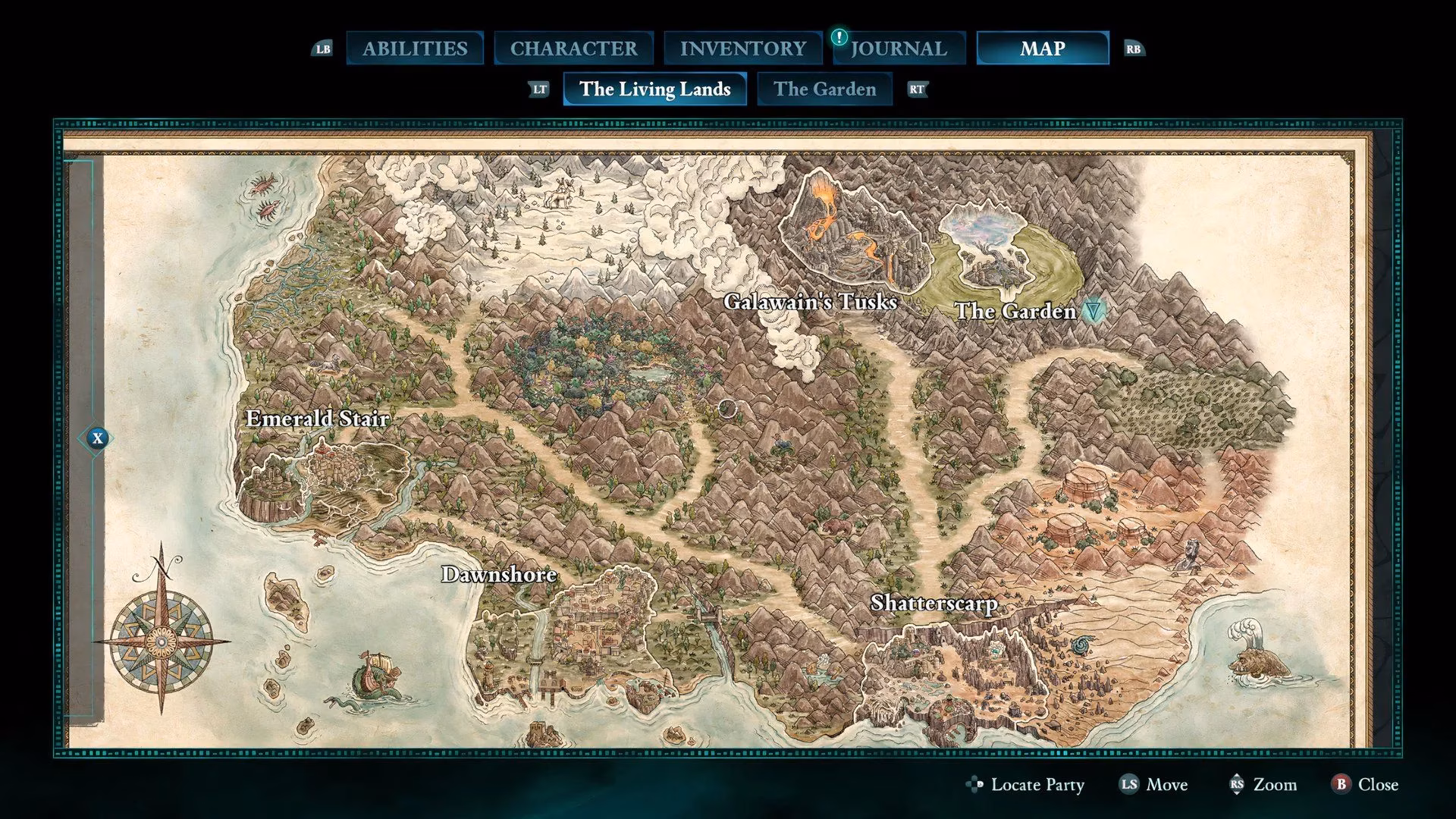Screen dimensions: 1456x819
Task: Switch to the INVENTORY tab
Action: [744, 48]
